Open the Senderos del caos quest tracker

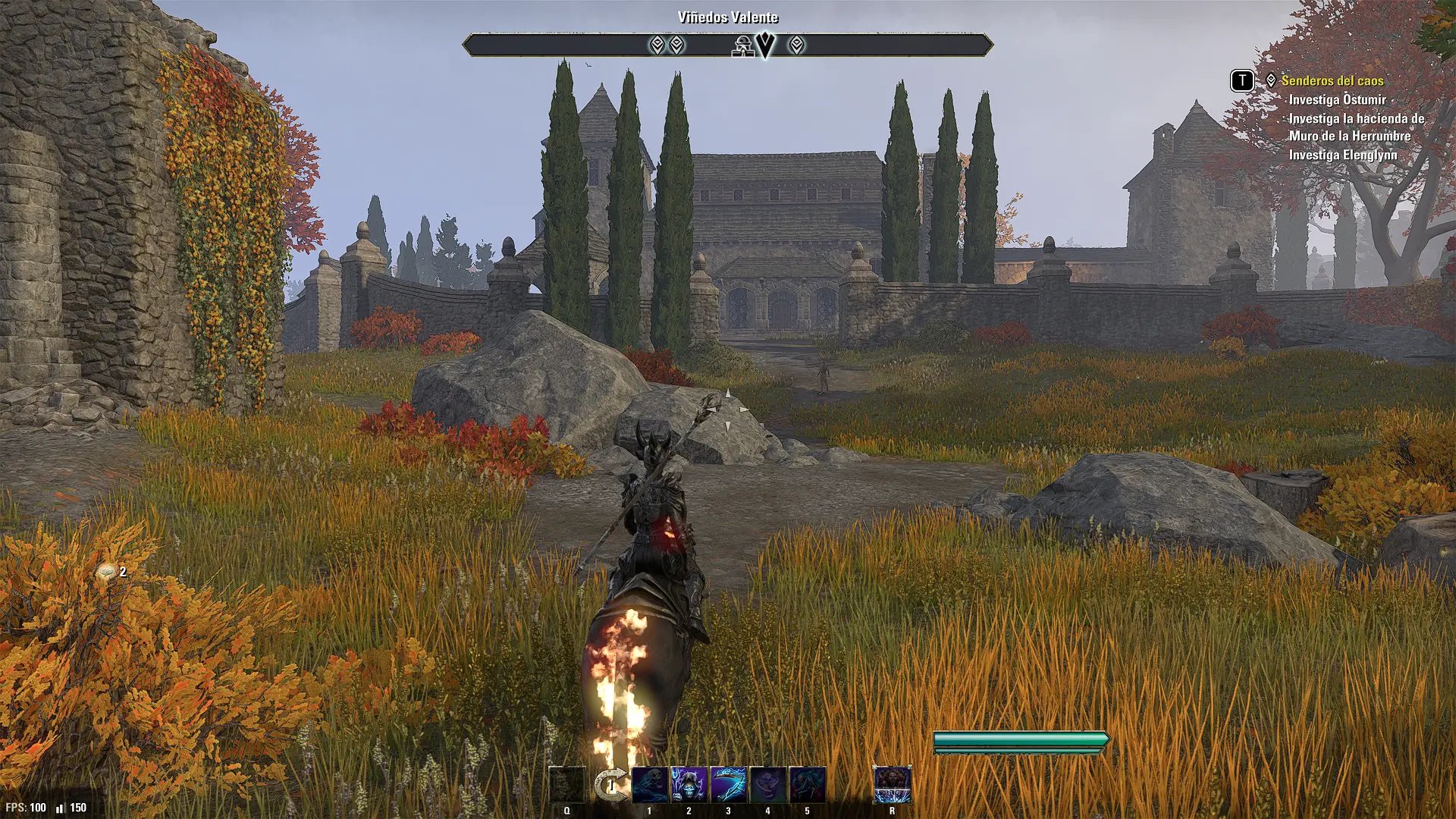click(x=1332, y=80)
